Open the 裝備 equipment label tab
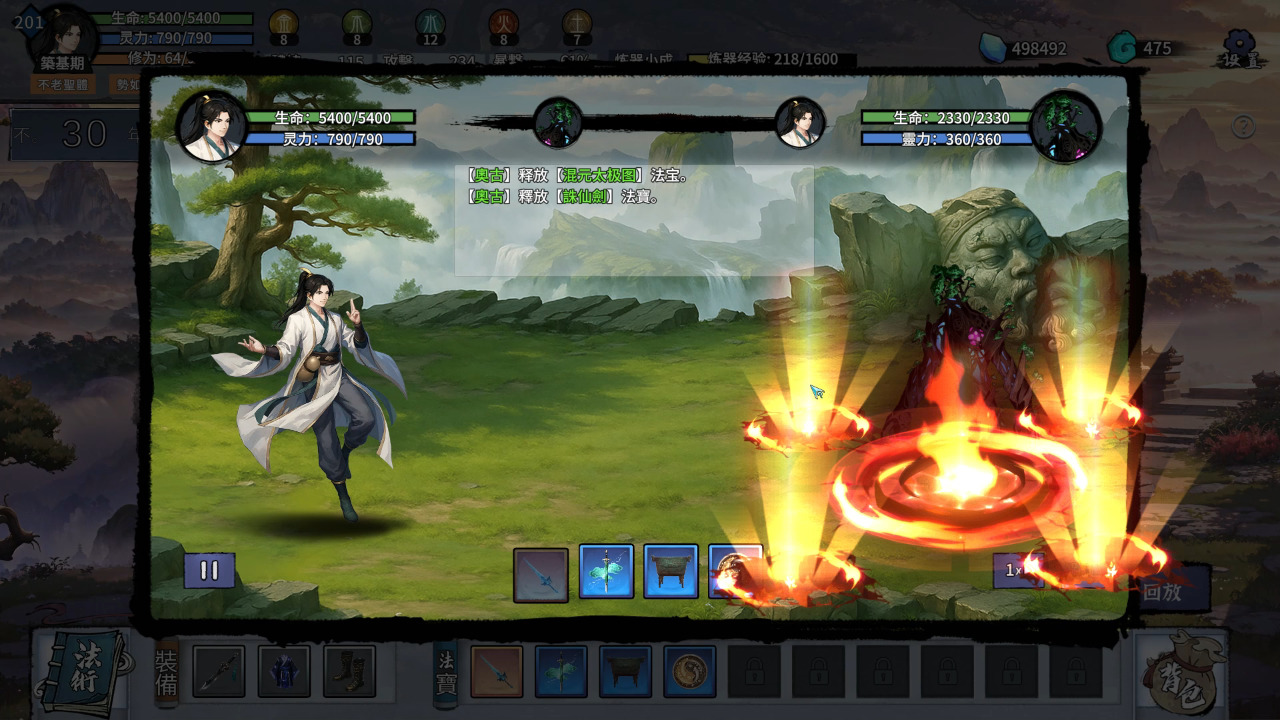1280x720 pixels. [166, 670]
